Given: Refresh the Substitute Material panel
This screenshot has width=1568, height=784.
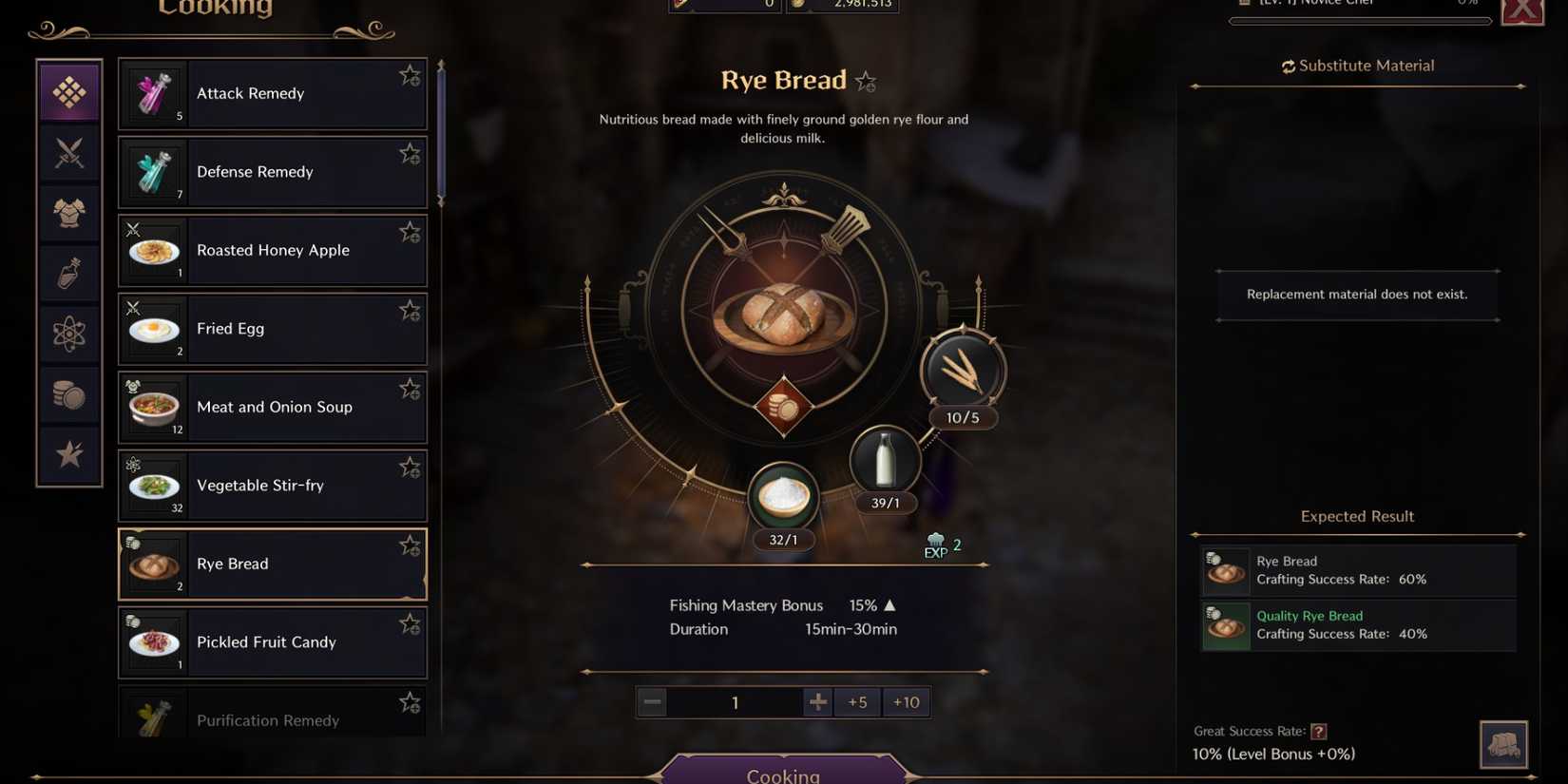Looking at the screenshot, I should point(1289,66).
